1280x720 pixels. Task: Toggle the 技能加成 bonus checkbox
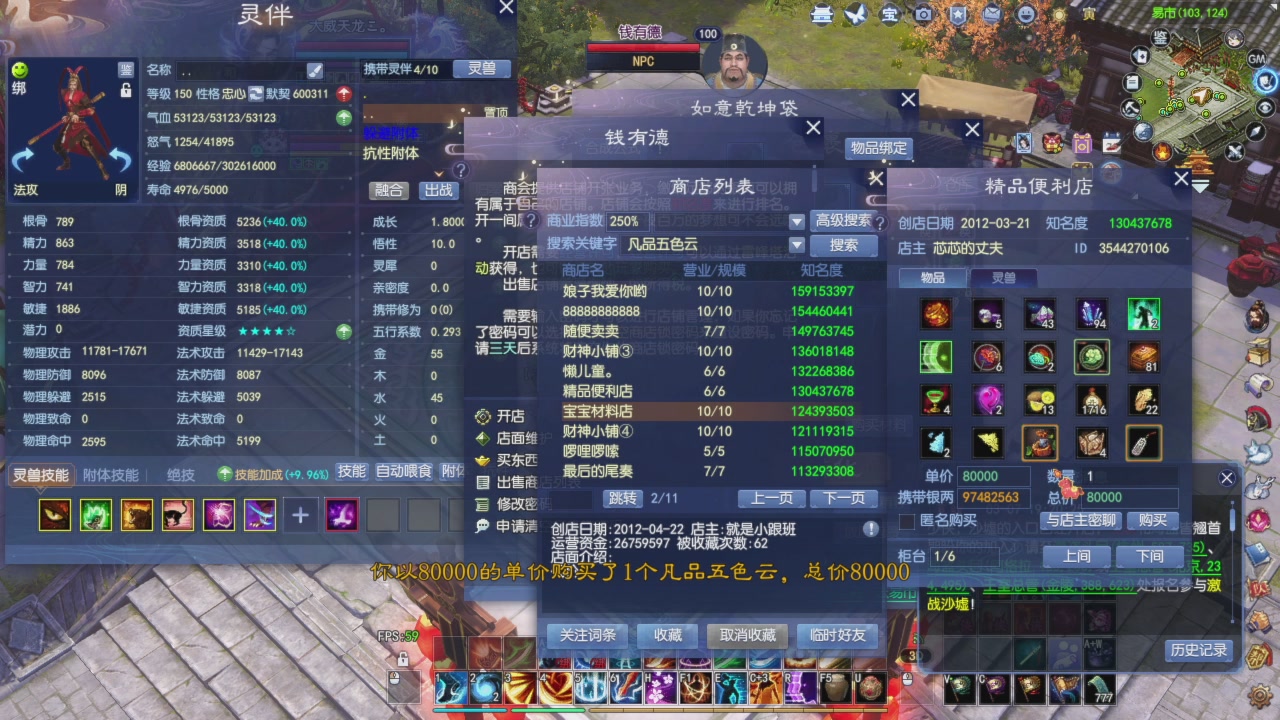click(x=224, y=473)
